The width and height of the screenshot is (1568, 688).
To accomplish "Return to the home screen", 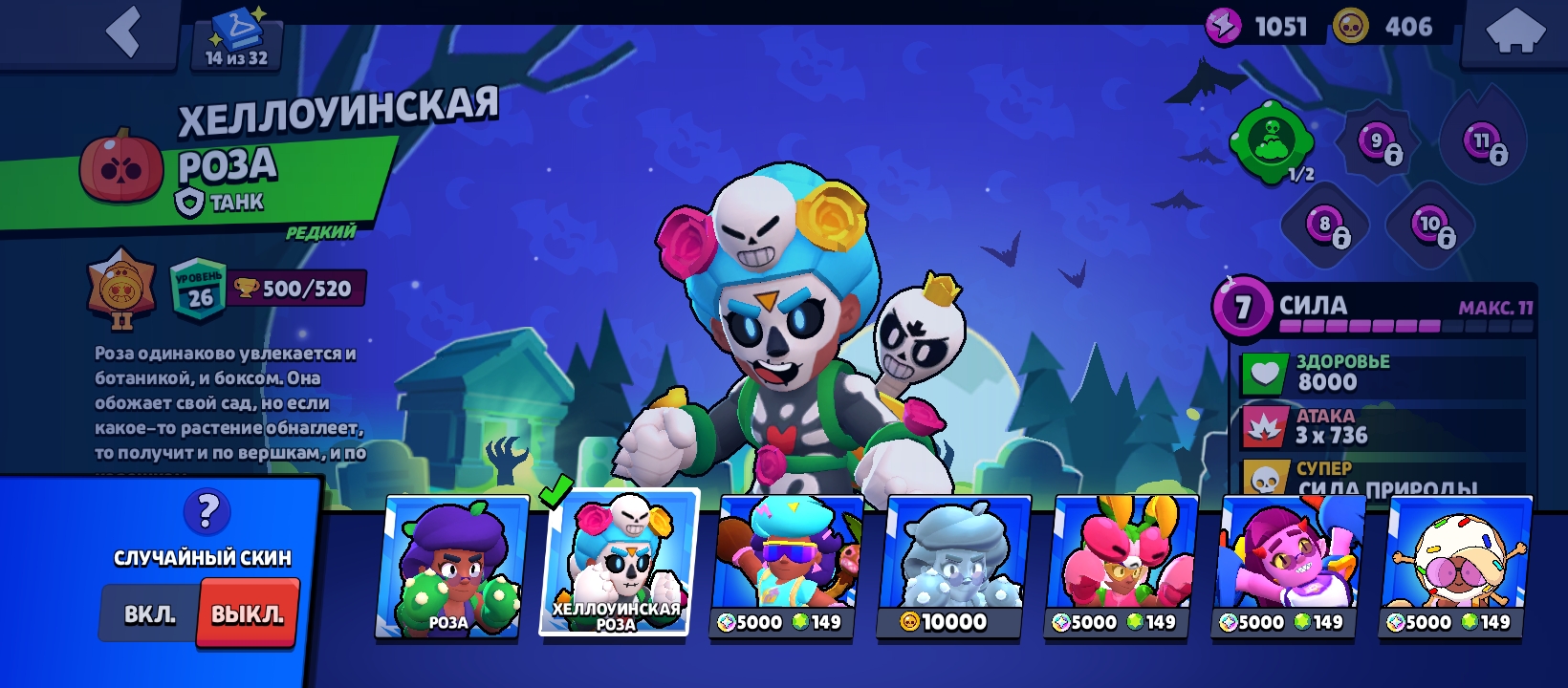I will coord(1515,33).
